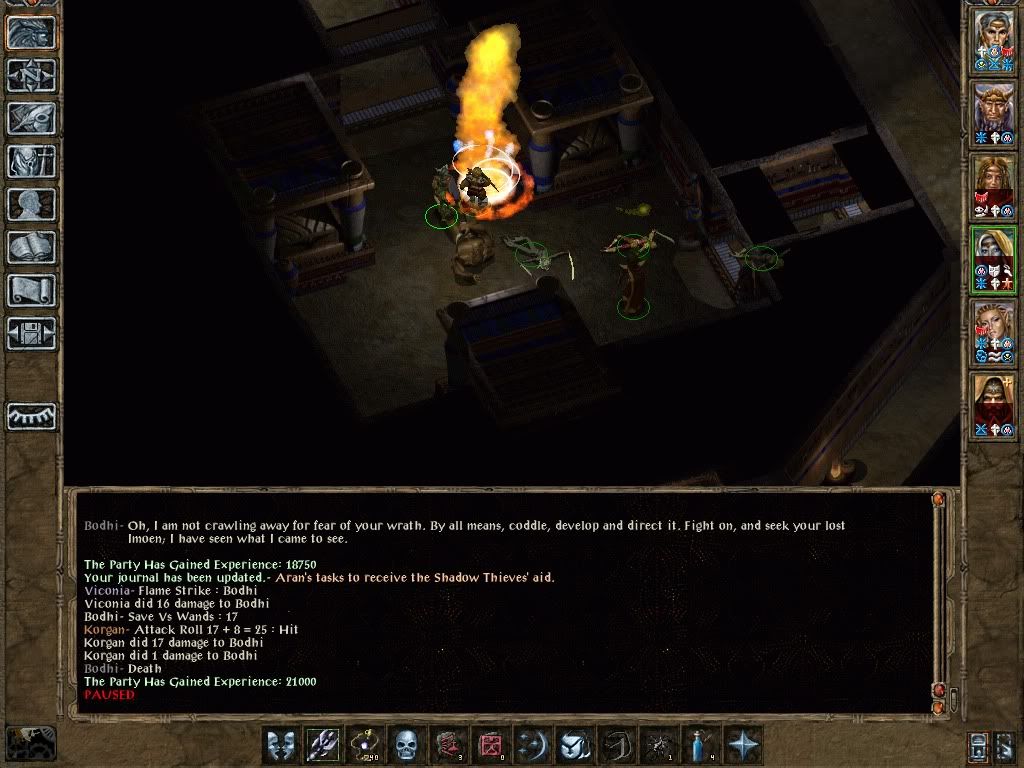This screenshot has width=1024, height=768.
Task: Use the blue potion quick item
Action: coord(699,745)
